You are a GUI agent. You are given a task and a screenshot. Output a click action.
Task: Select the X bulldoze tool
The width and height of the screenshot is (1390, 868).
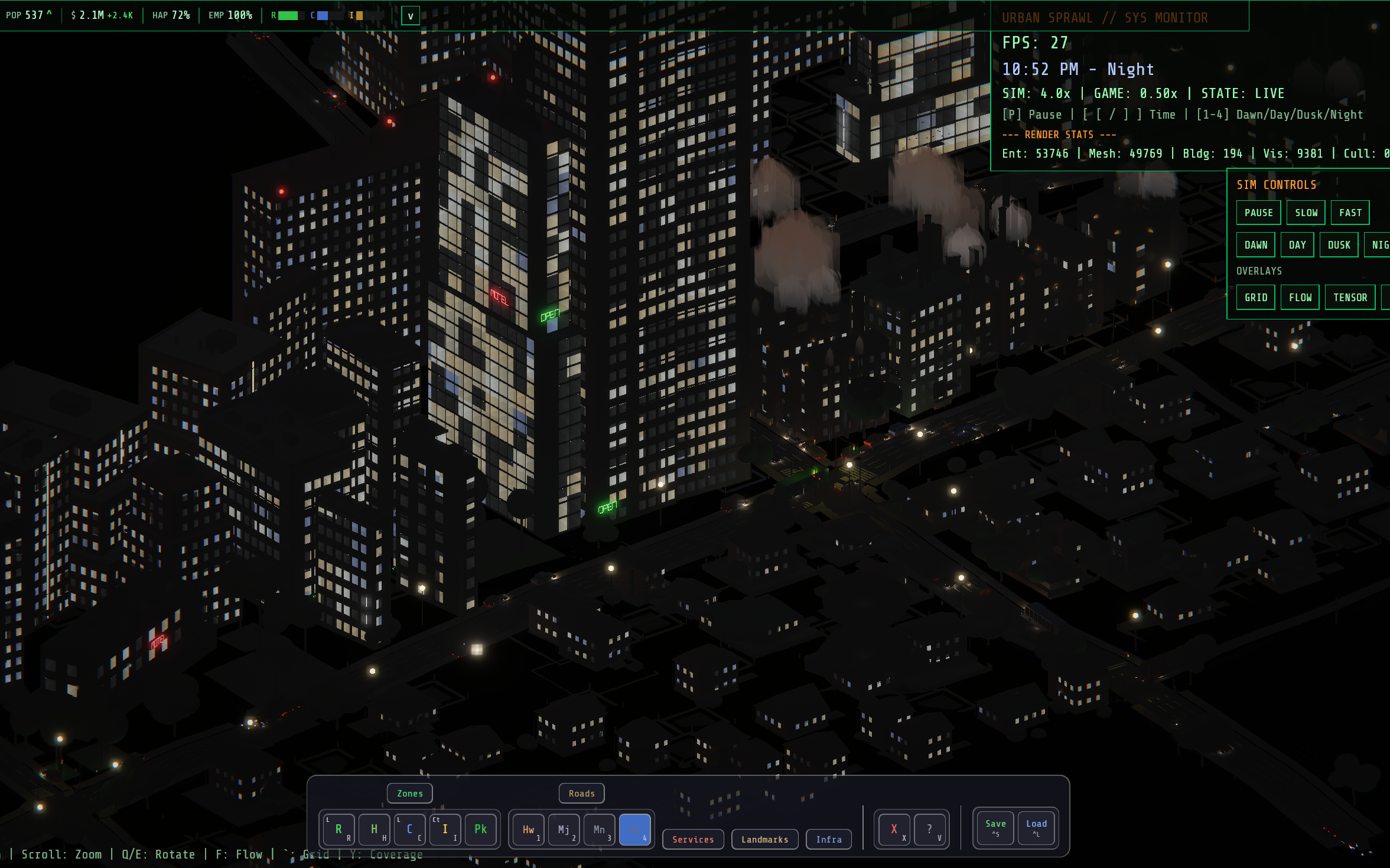pos(894,828)
